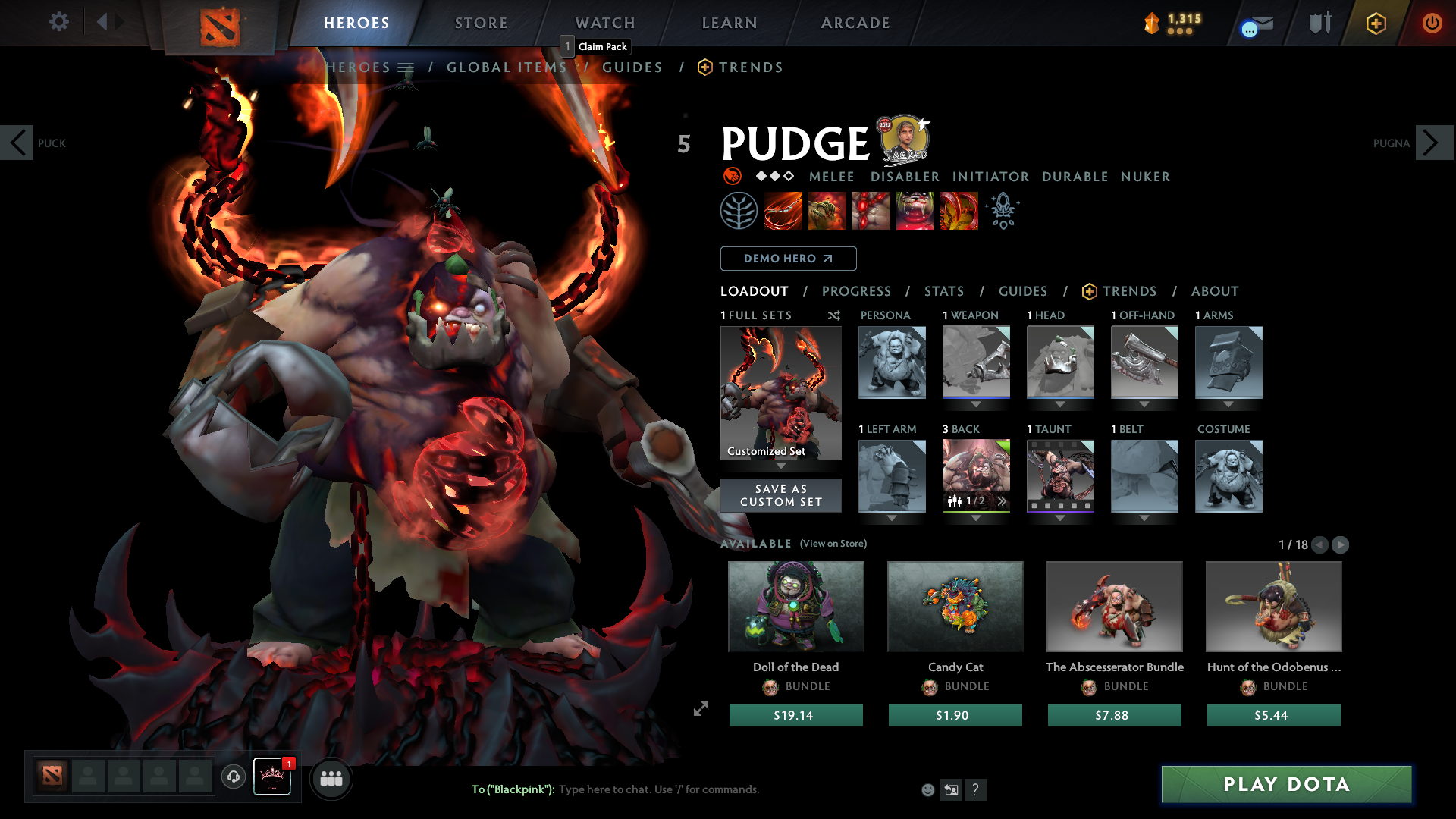1456x819 pixels.
Task: Click the DEMO HERO button
Action: (787, 259)
